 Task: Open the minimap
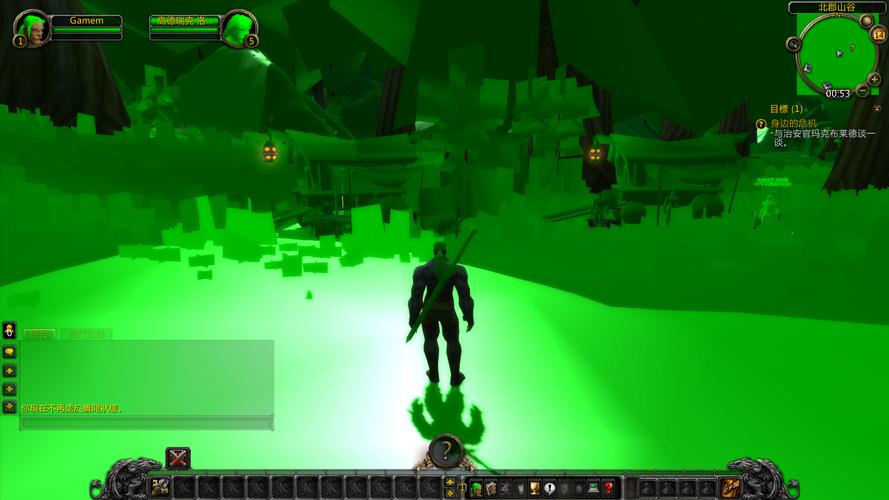tap(834, 55)
